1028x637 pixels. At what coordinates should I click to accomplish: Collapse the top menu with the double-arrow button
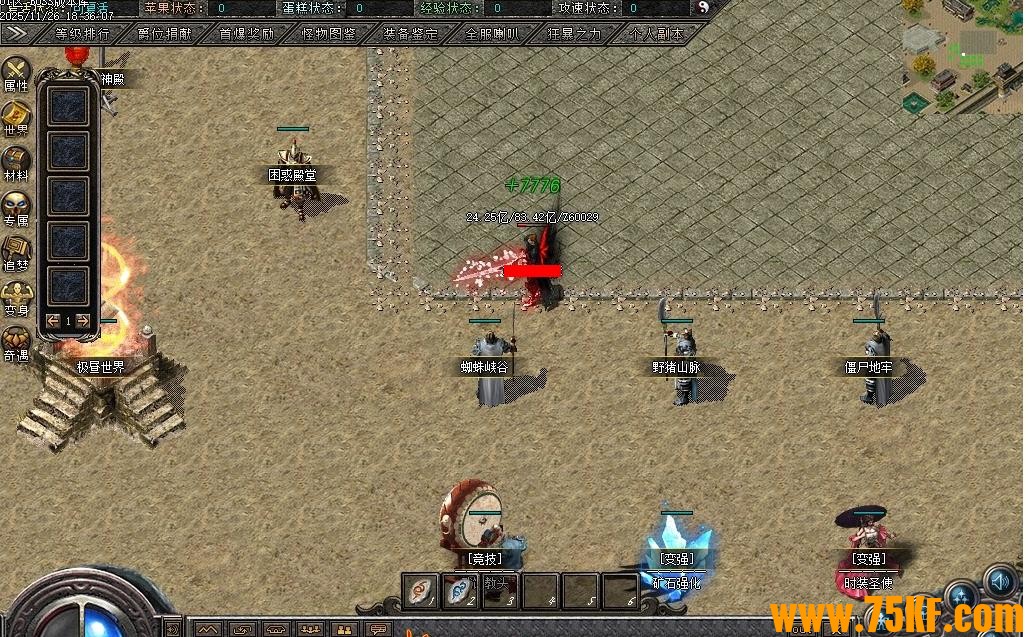[16, 32]
